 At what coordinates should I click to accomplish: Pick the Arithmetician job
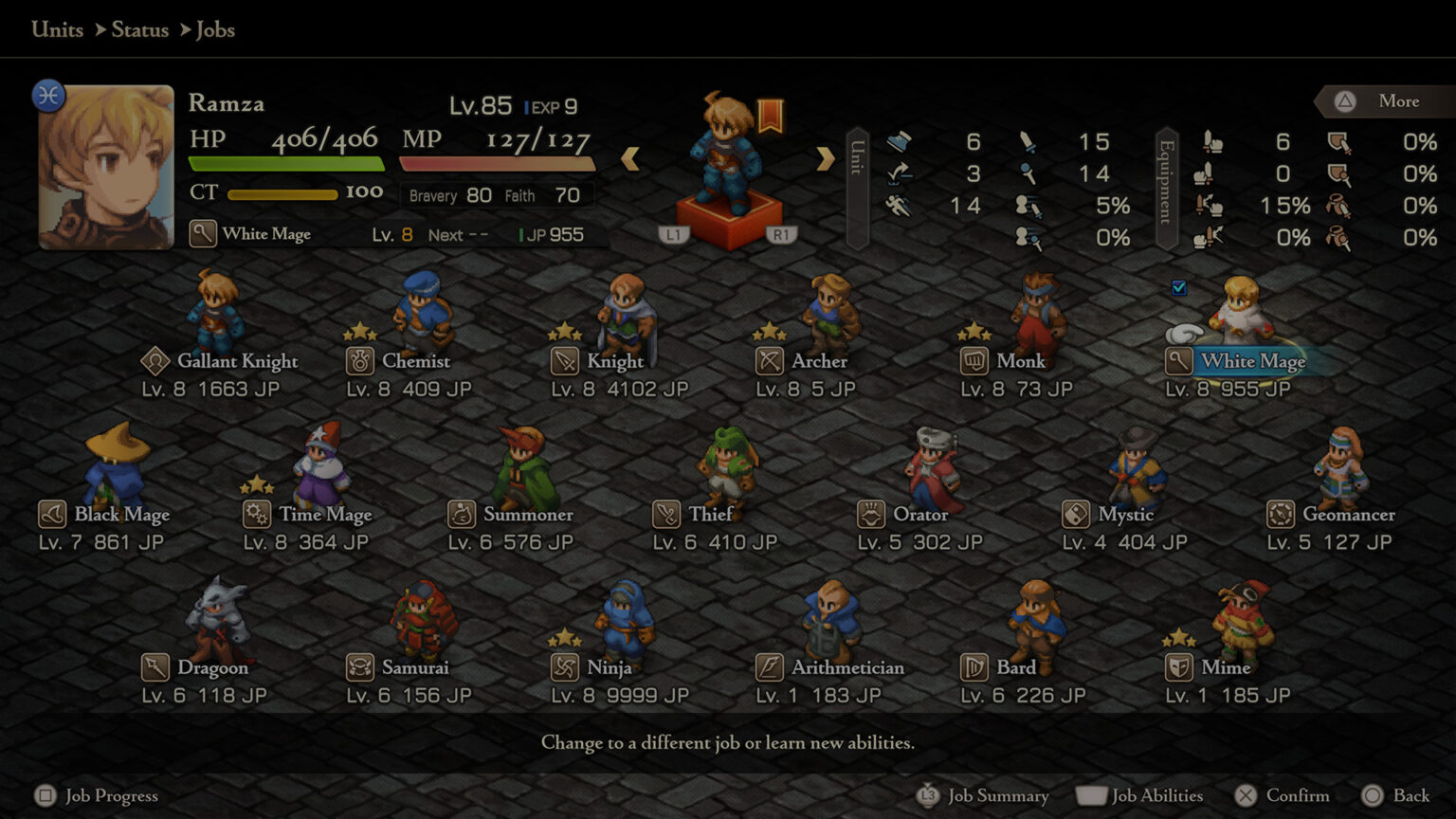click(846, 668)
